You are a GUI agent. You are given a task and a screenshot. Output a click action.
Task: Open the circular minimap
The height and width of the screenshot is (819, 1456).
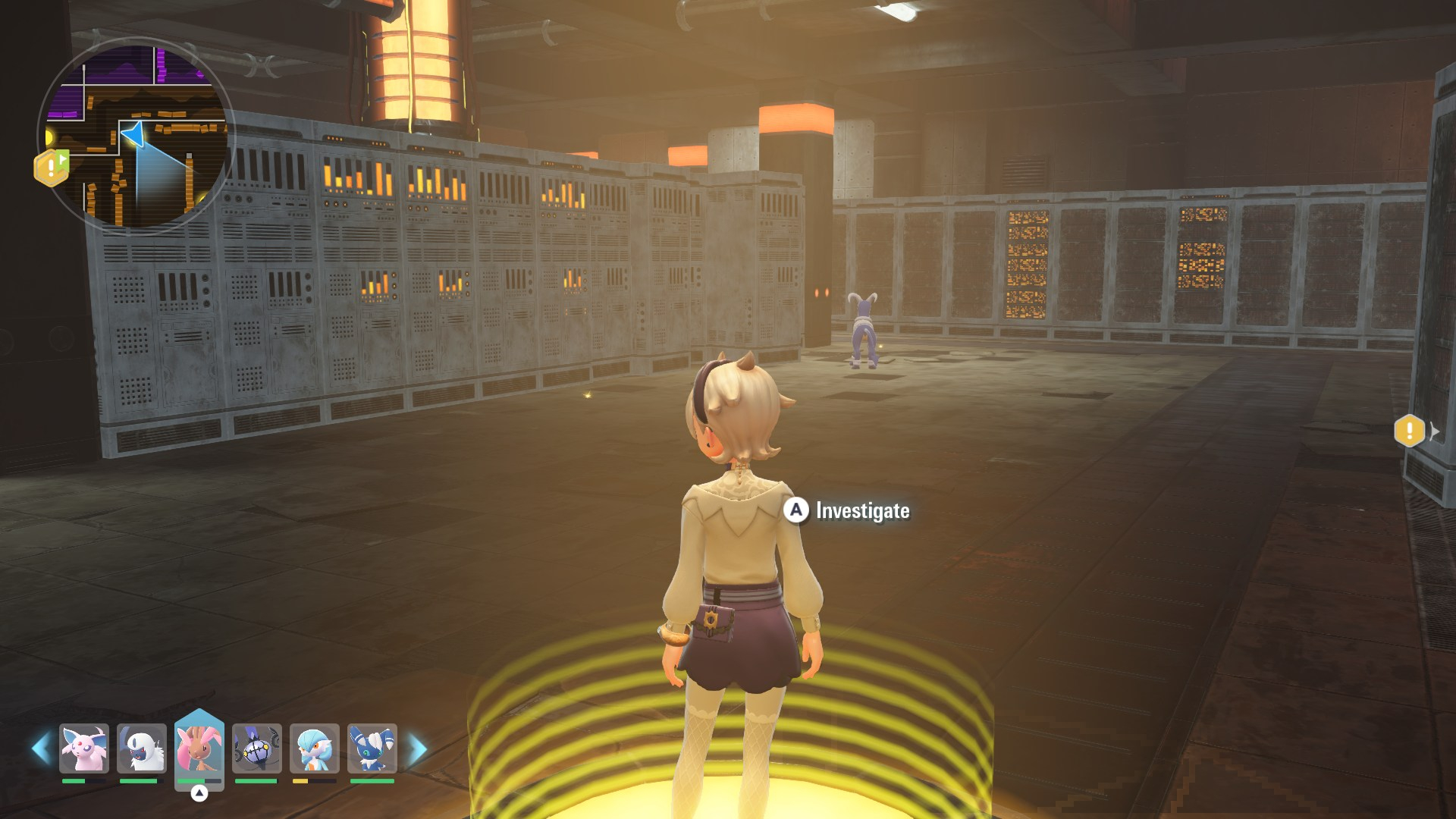[135, 136]
